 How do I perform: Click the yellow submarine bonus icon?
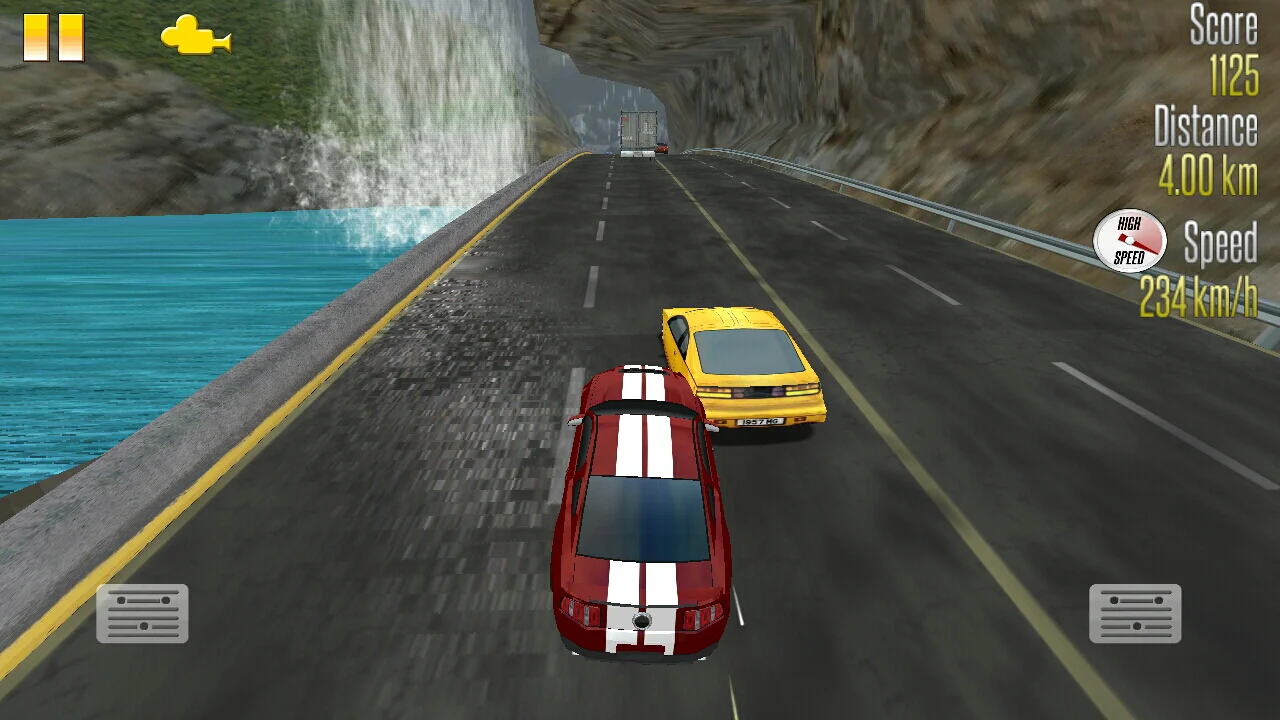click(196, 38)
